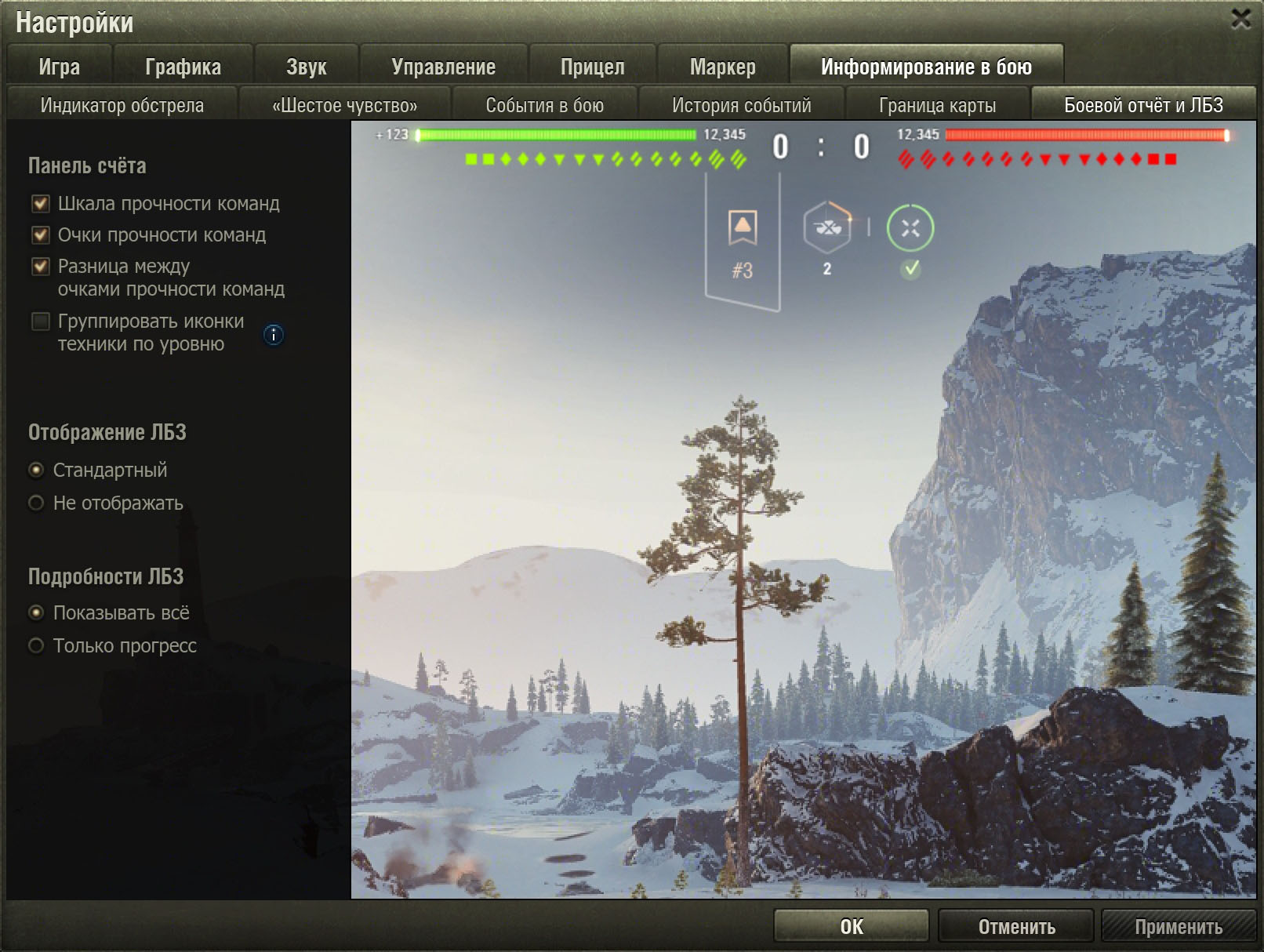Image resolution: width=1264 pixels, height=952 pixels.
Task: Open the Прицел settings tab
Action: click(592, 67)
